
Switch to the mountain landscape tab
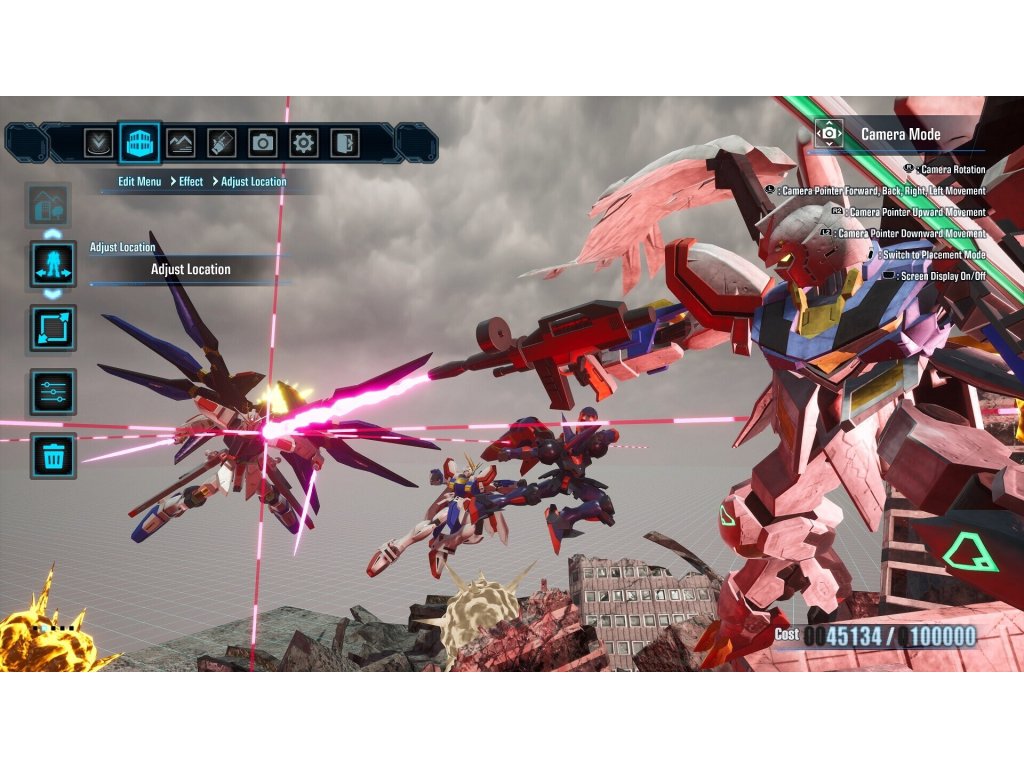[x=180, y=143]
